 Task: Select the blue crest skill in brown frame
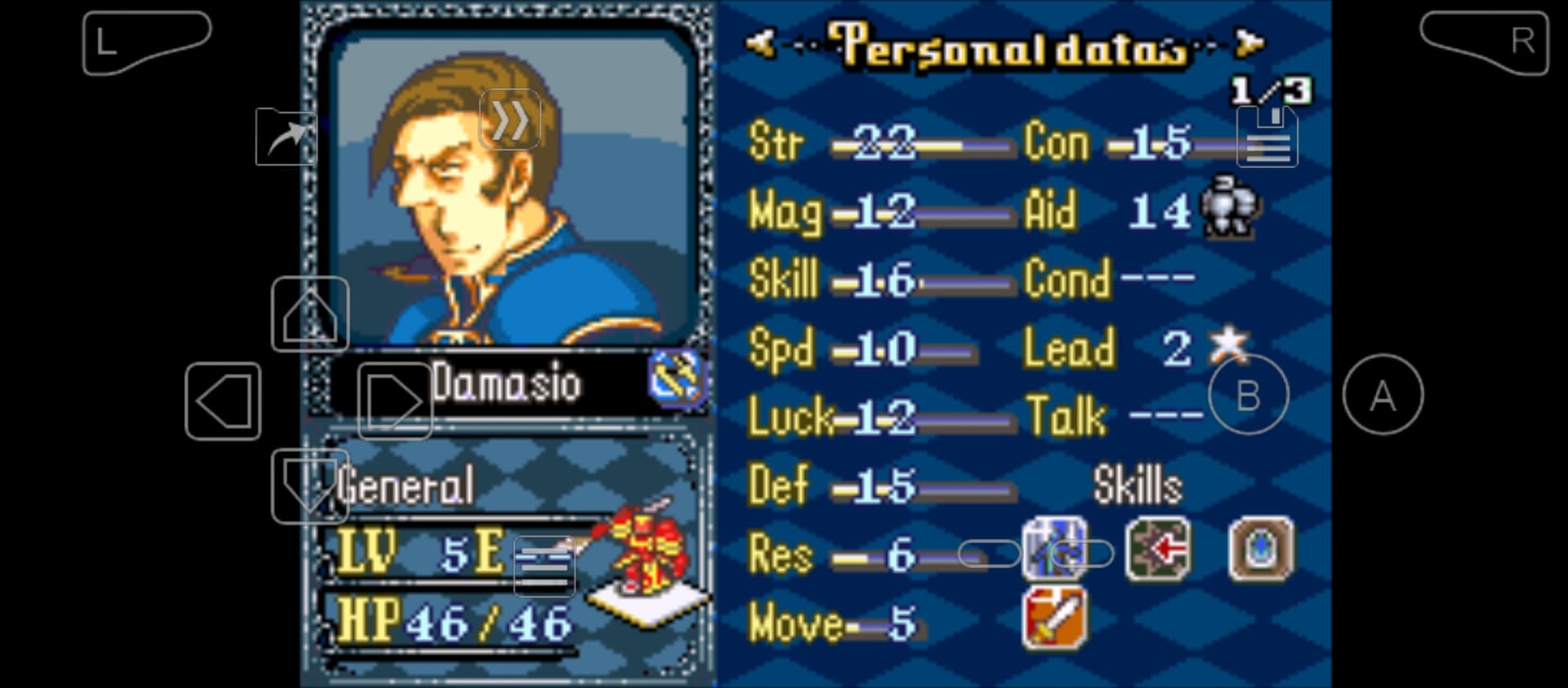coord(1261,549)
